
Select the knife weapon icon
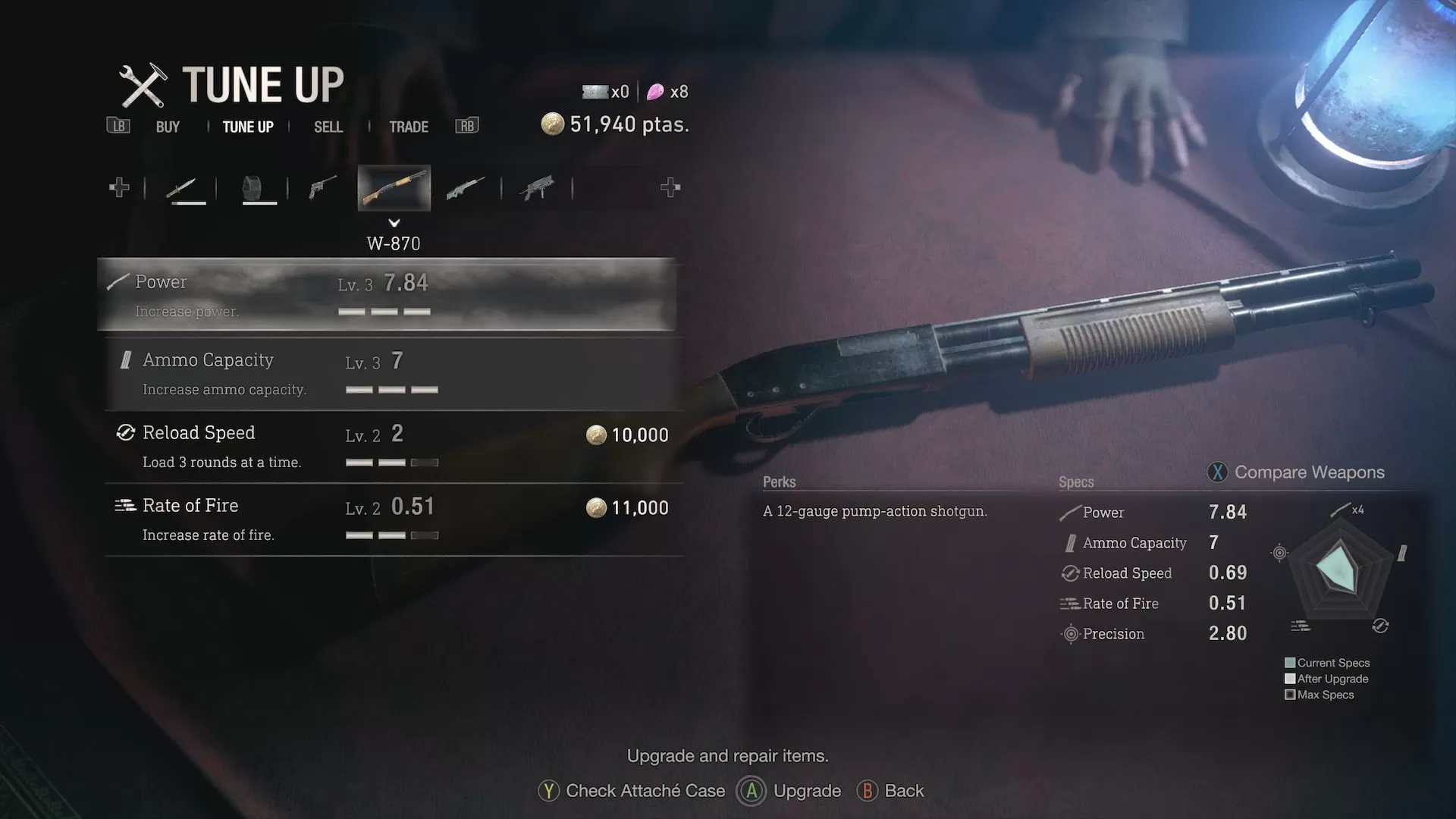[186, 188]
